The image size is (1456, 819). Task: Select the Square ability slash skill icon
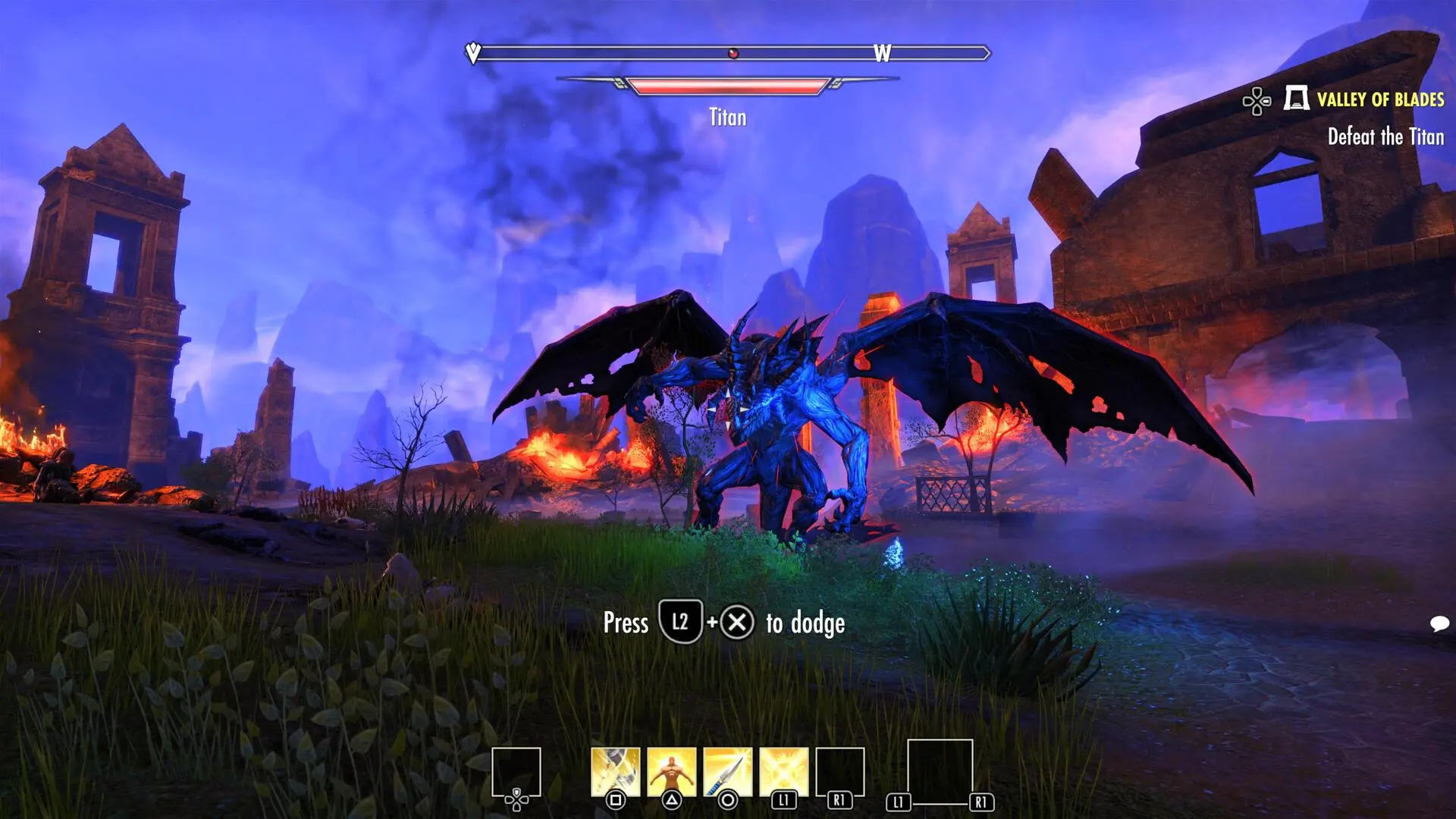(x=614, y=772)
